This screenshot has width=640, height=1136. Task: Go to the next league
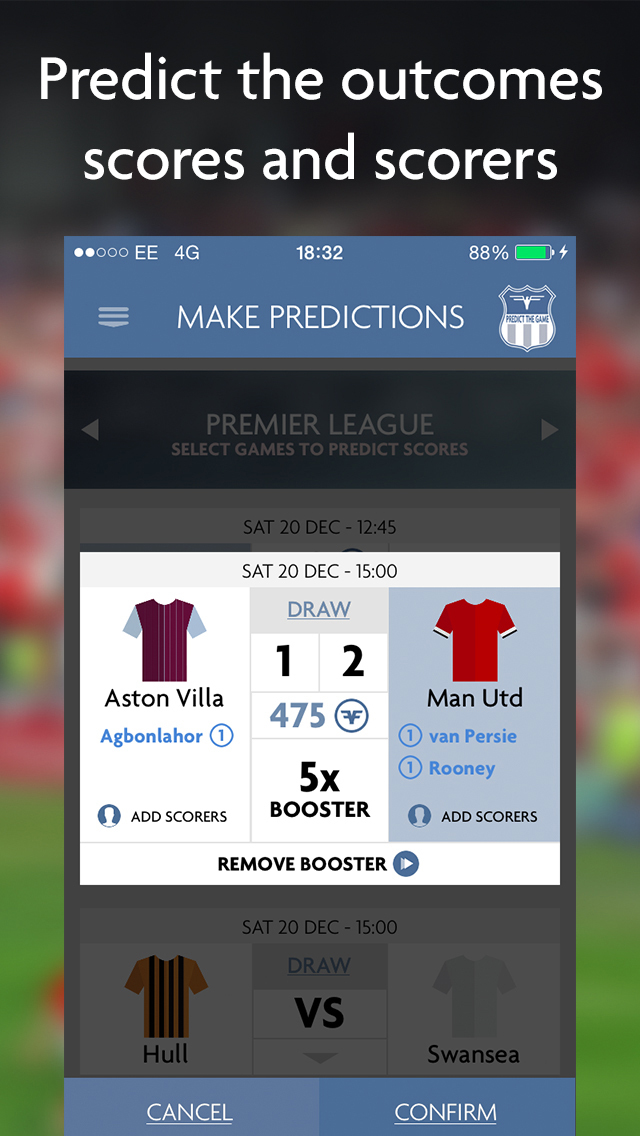point(549,430)
